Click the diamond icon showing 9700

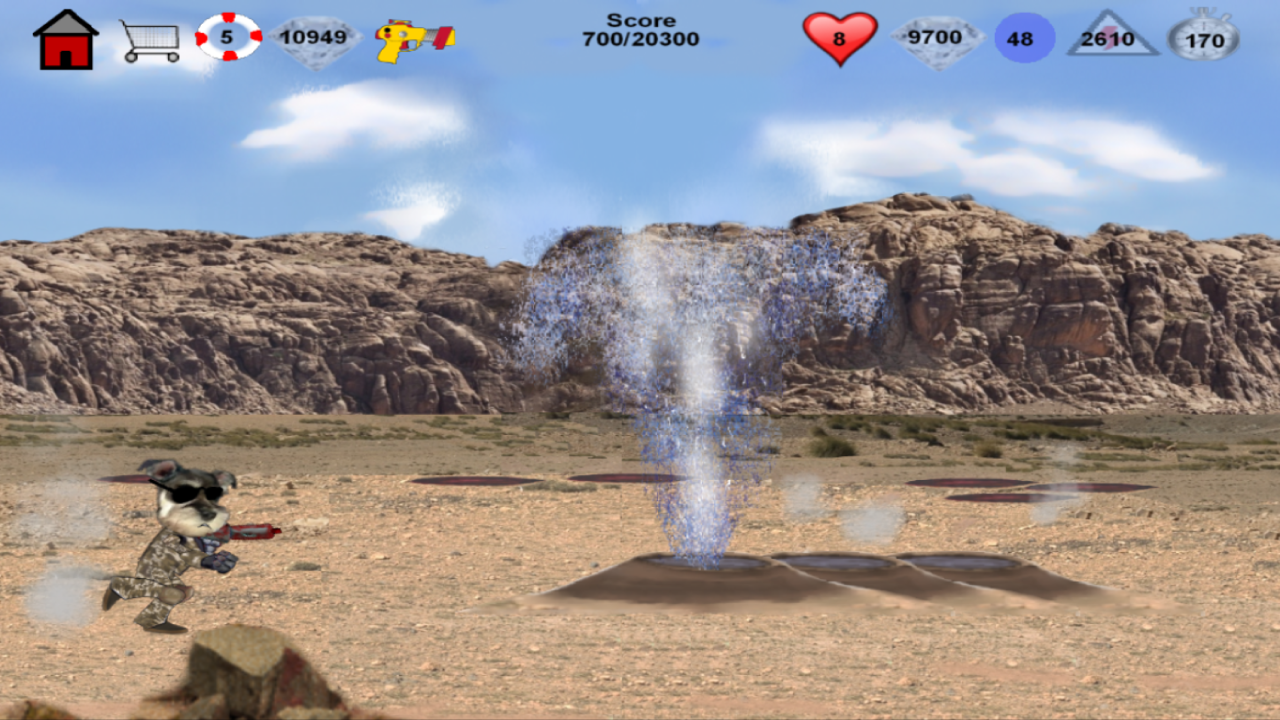[938, 36]
